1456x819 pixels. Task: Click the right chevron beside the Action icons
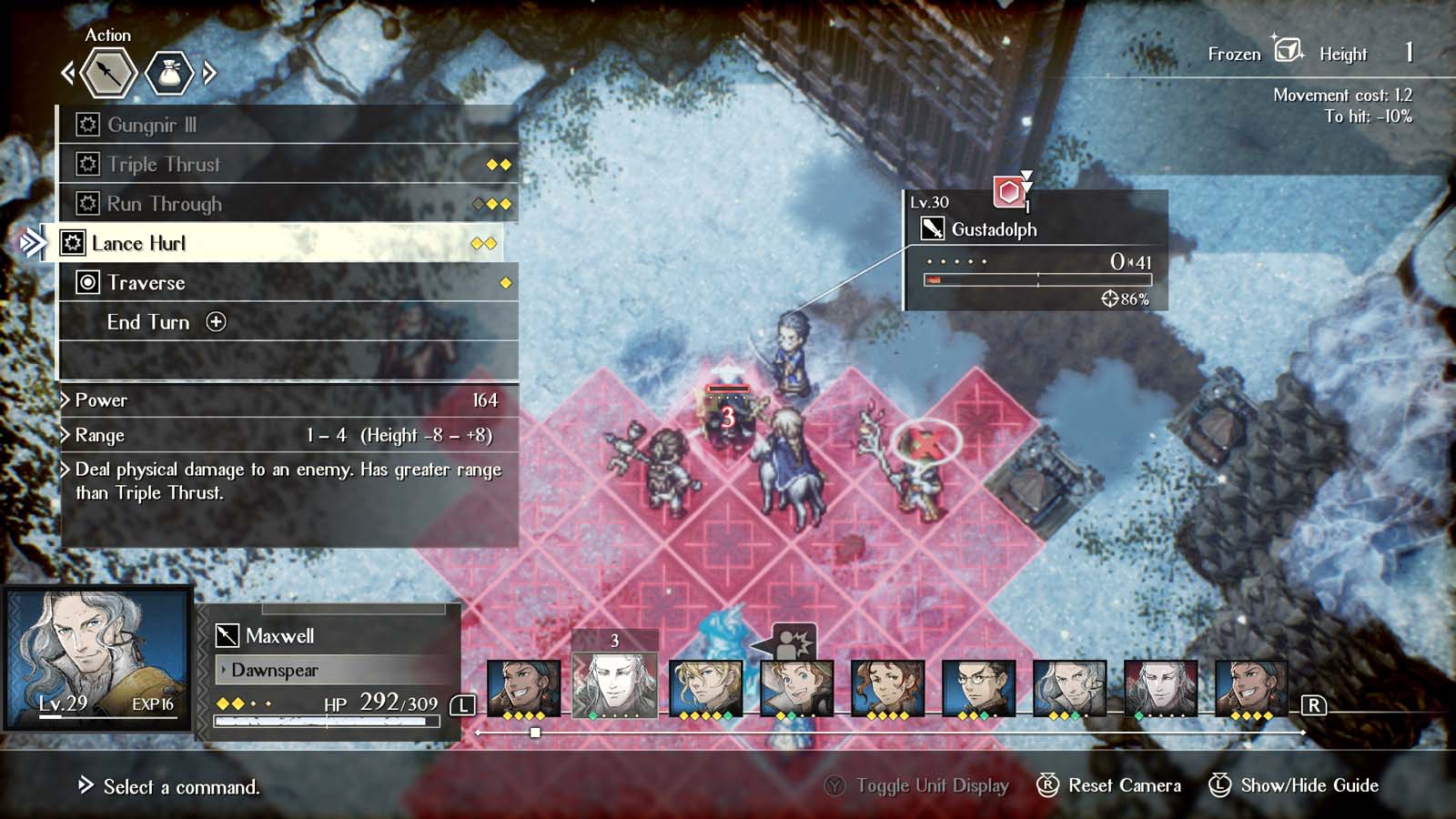(207, 73)
